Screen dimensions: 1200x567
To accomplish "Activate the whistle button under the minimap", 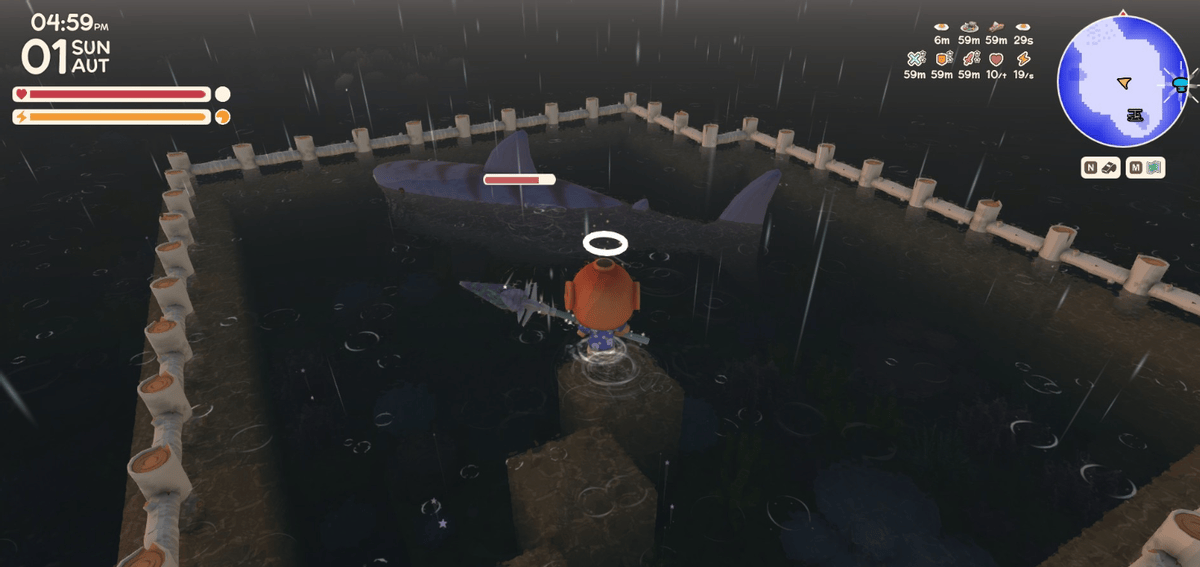I will click(x=1100, y=169).
